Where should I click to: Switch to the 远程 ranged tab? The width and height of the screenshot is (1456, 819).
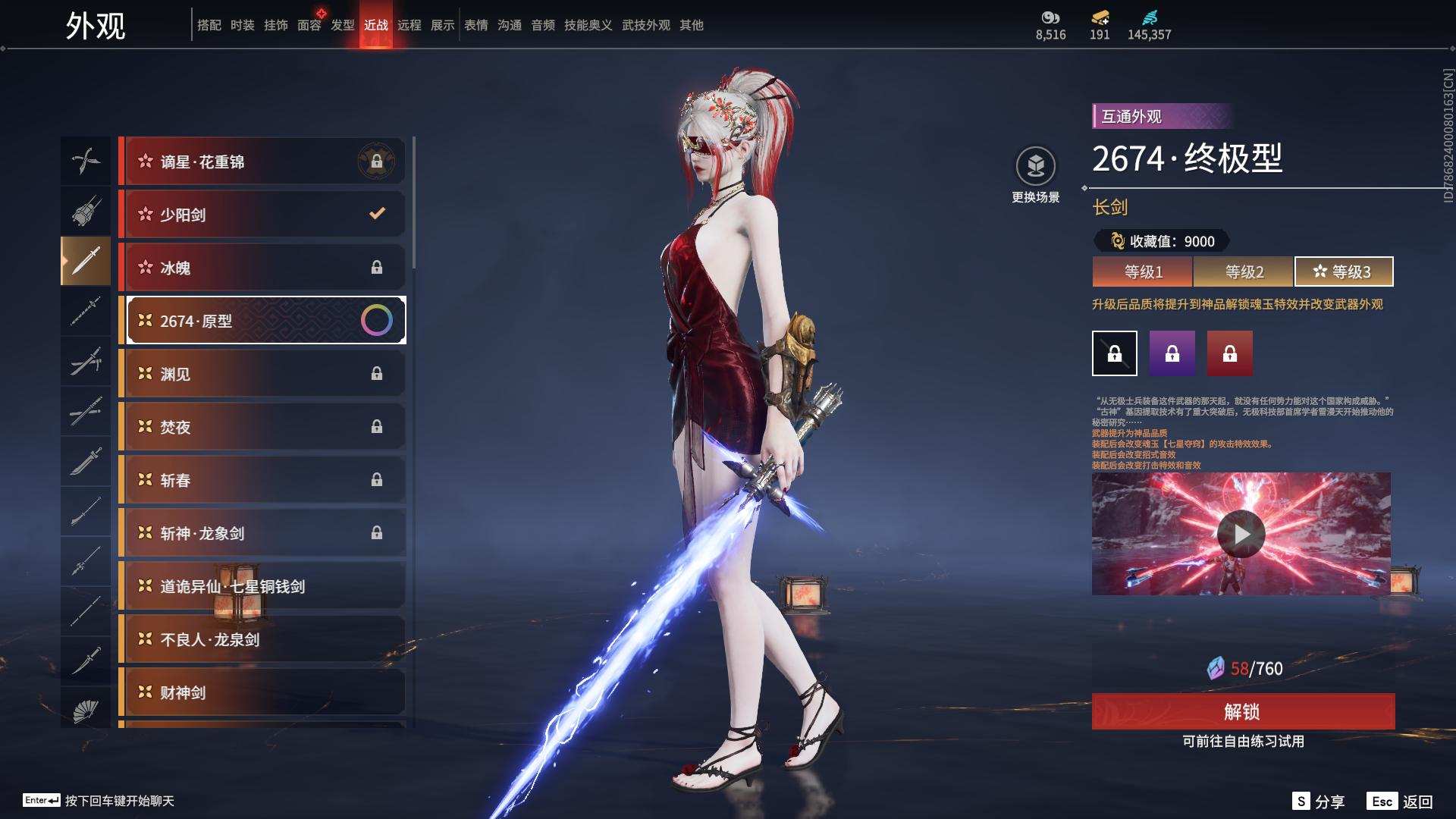[409, 25]
